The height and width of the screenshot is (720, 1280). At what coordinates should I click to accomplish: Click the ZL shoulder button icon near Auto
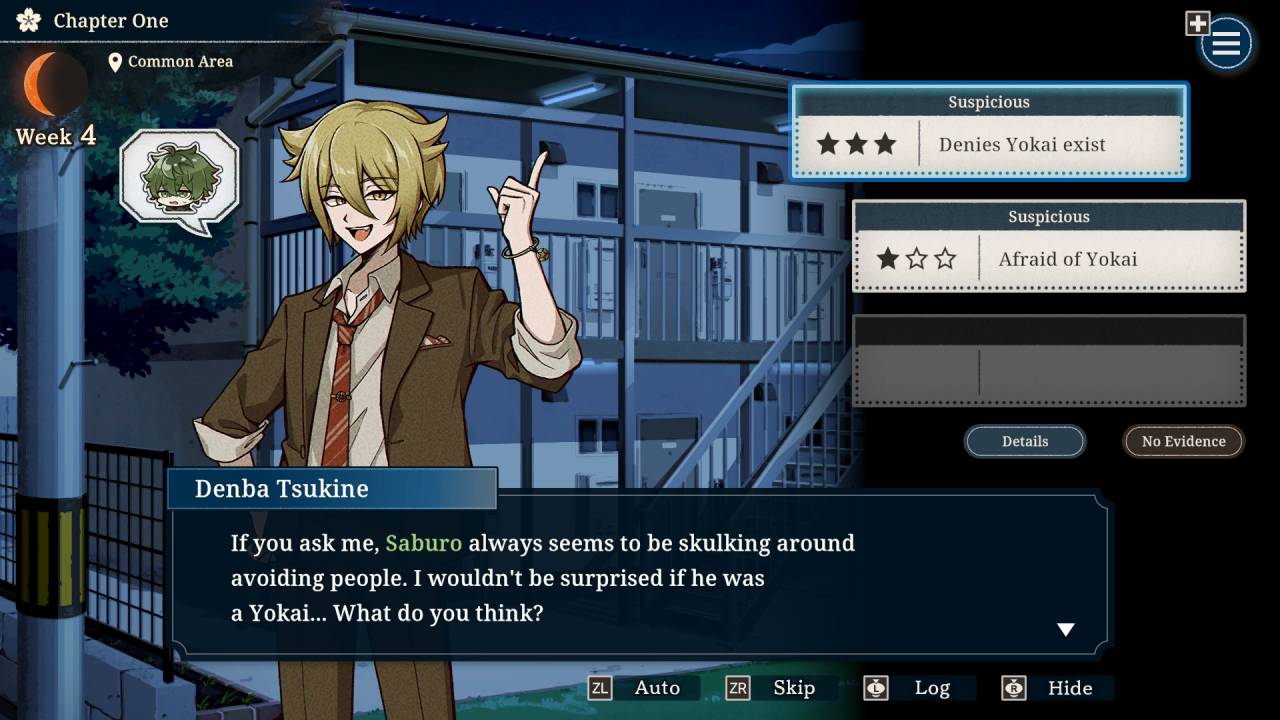pos(598,688)
